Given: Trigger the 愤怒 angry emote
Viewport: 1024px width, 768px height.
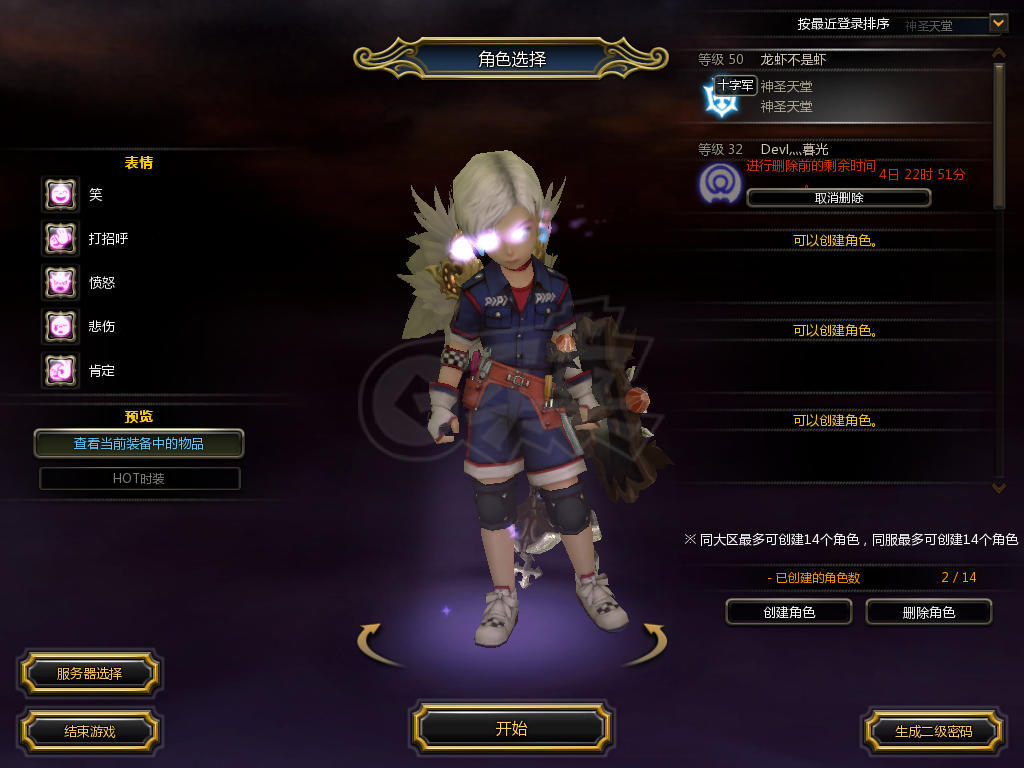Looking at the screenshot, I should (60, 282).
